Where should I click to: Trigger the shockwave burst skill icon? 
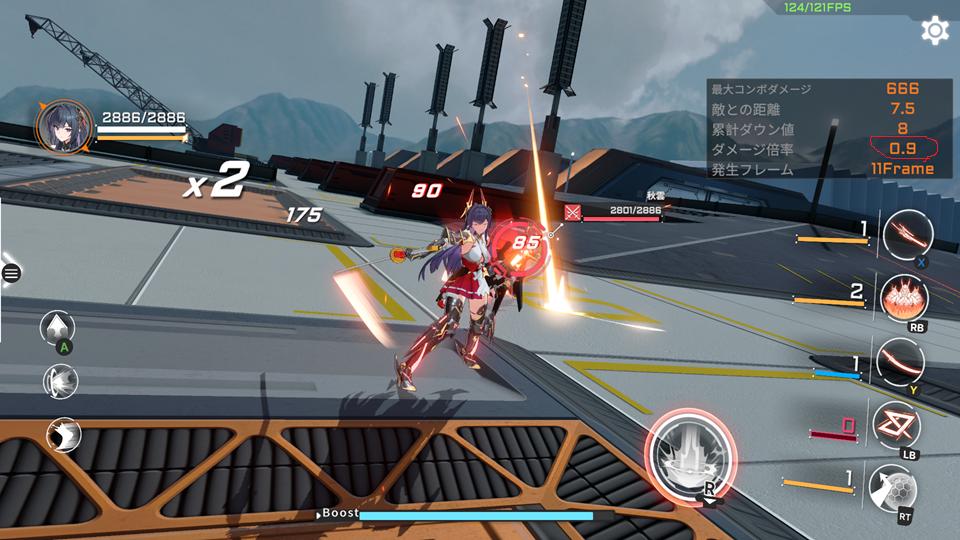pyautogui.click(x=61, y=381)
